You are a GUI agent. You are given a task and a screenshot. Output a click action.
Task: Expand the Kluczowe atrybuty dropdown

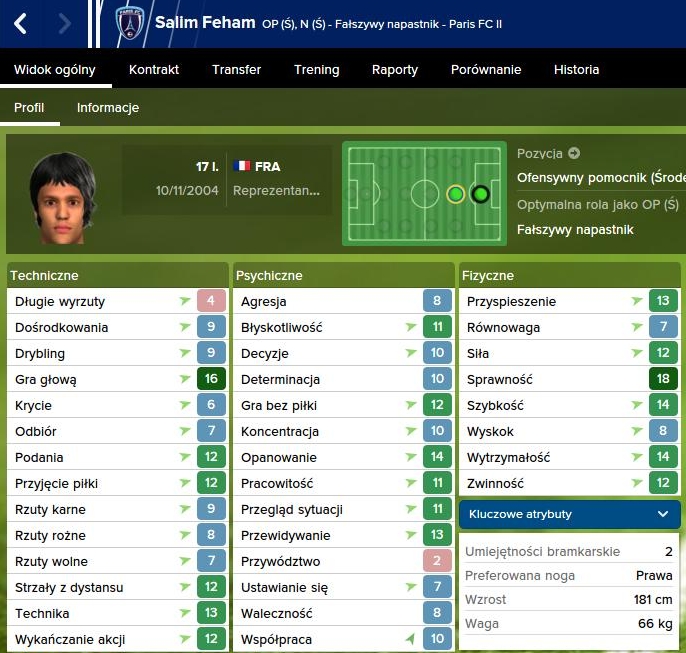(x=570, y=514)
